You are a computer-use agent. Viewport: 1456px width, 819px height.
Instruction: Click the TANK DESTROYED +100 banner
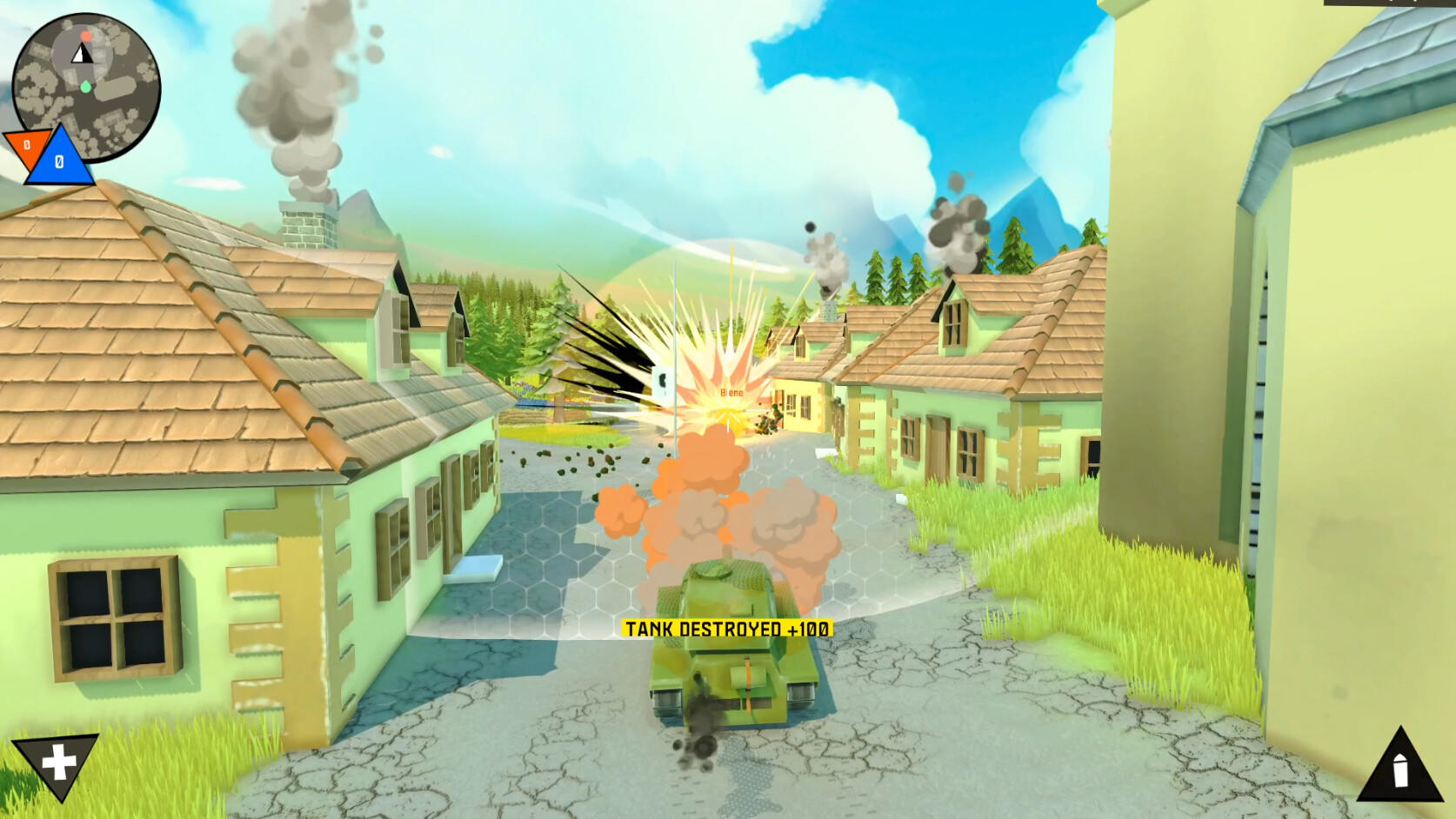pos(728,627)
